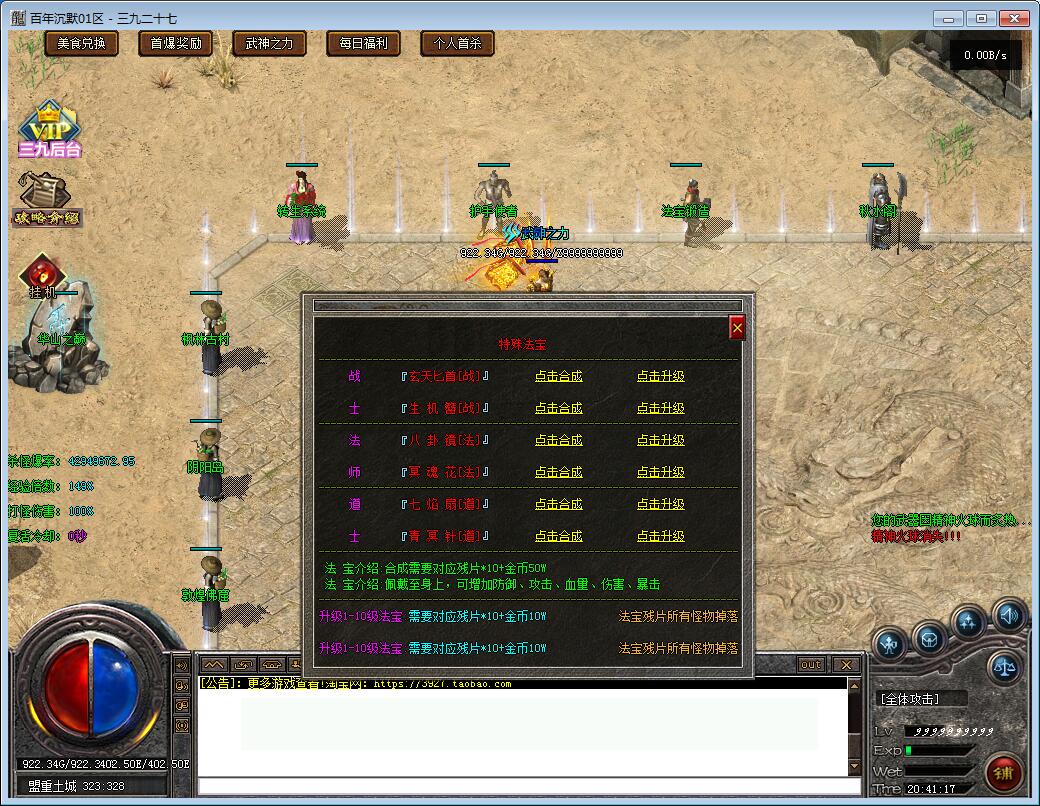Open the 美食兑换 menu button
This screenshot has height=806, width=1040.
pyautogui.click(x=82, y=43)
